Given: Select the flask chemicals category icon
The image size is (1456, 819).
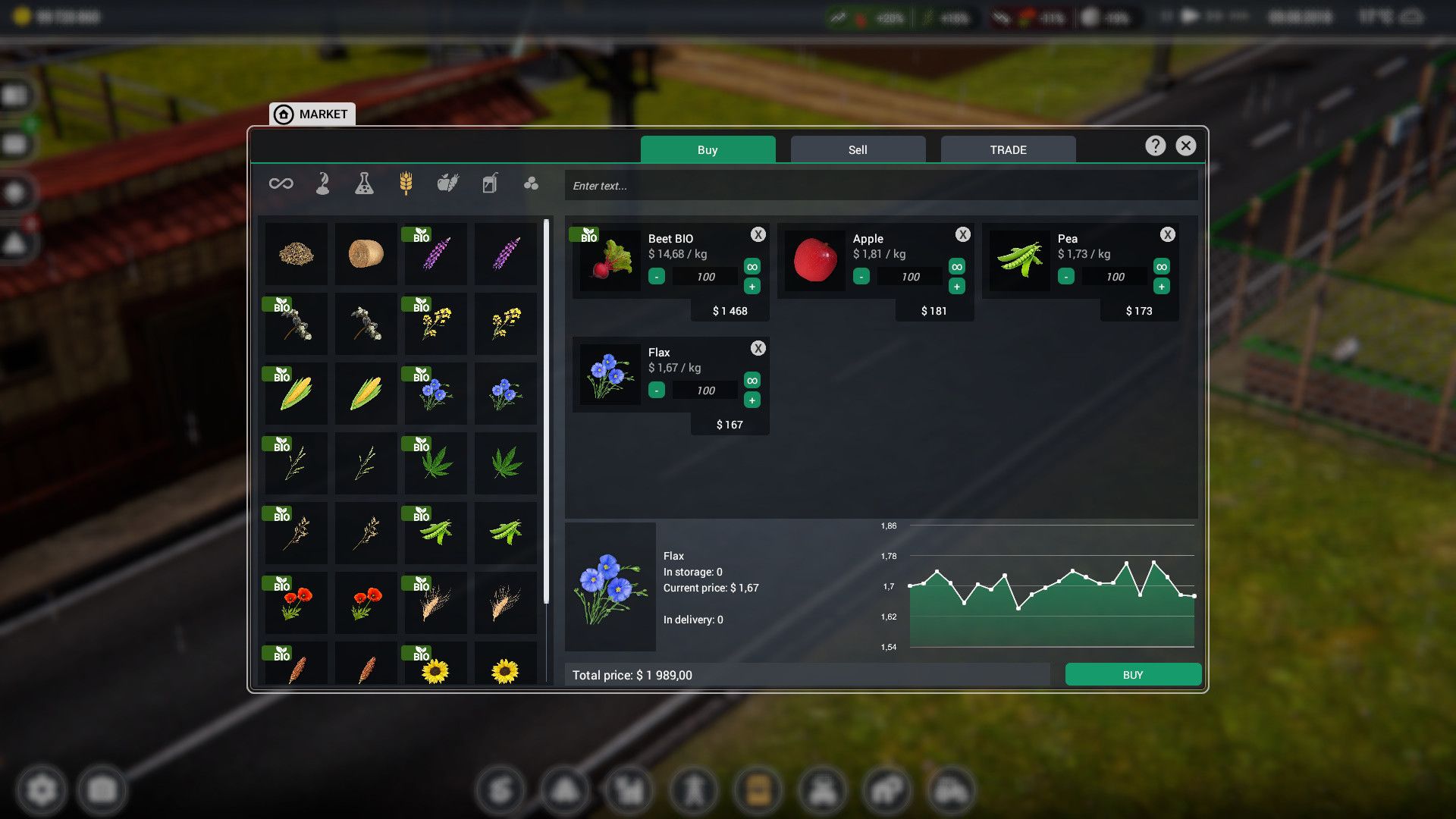Looking at the screenshot, I should tap(365, 183).
